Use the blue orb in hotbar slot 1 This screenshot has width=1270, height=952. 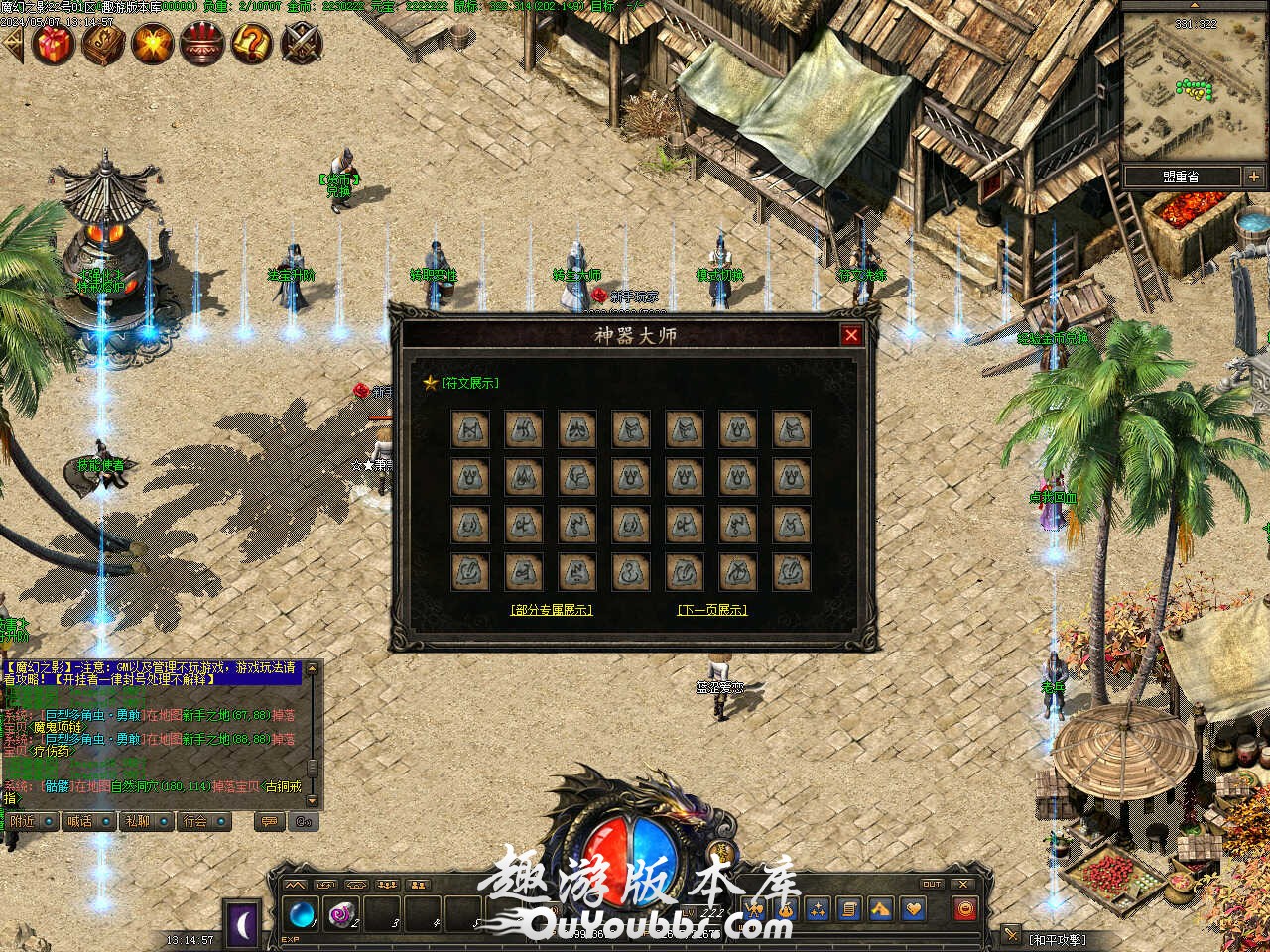point(302,912)
